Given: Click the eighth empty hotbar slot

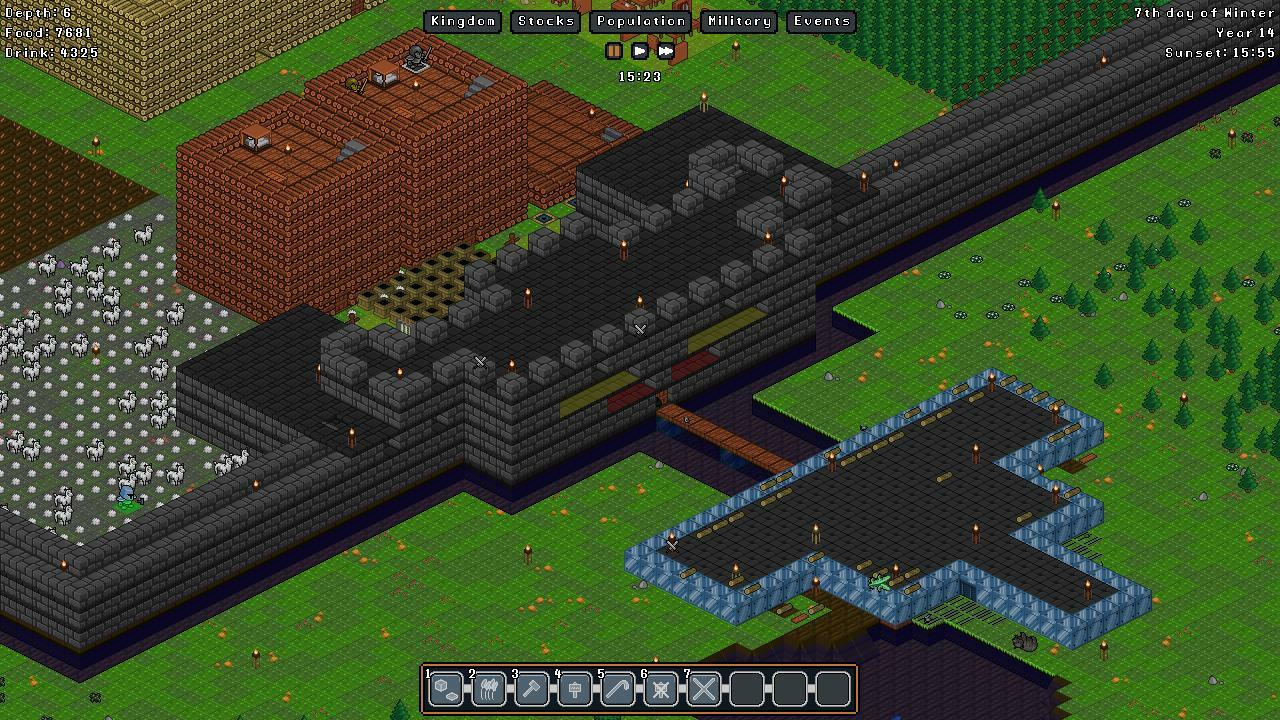Looking at the screenshot, I should tap(746, 689).
